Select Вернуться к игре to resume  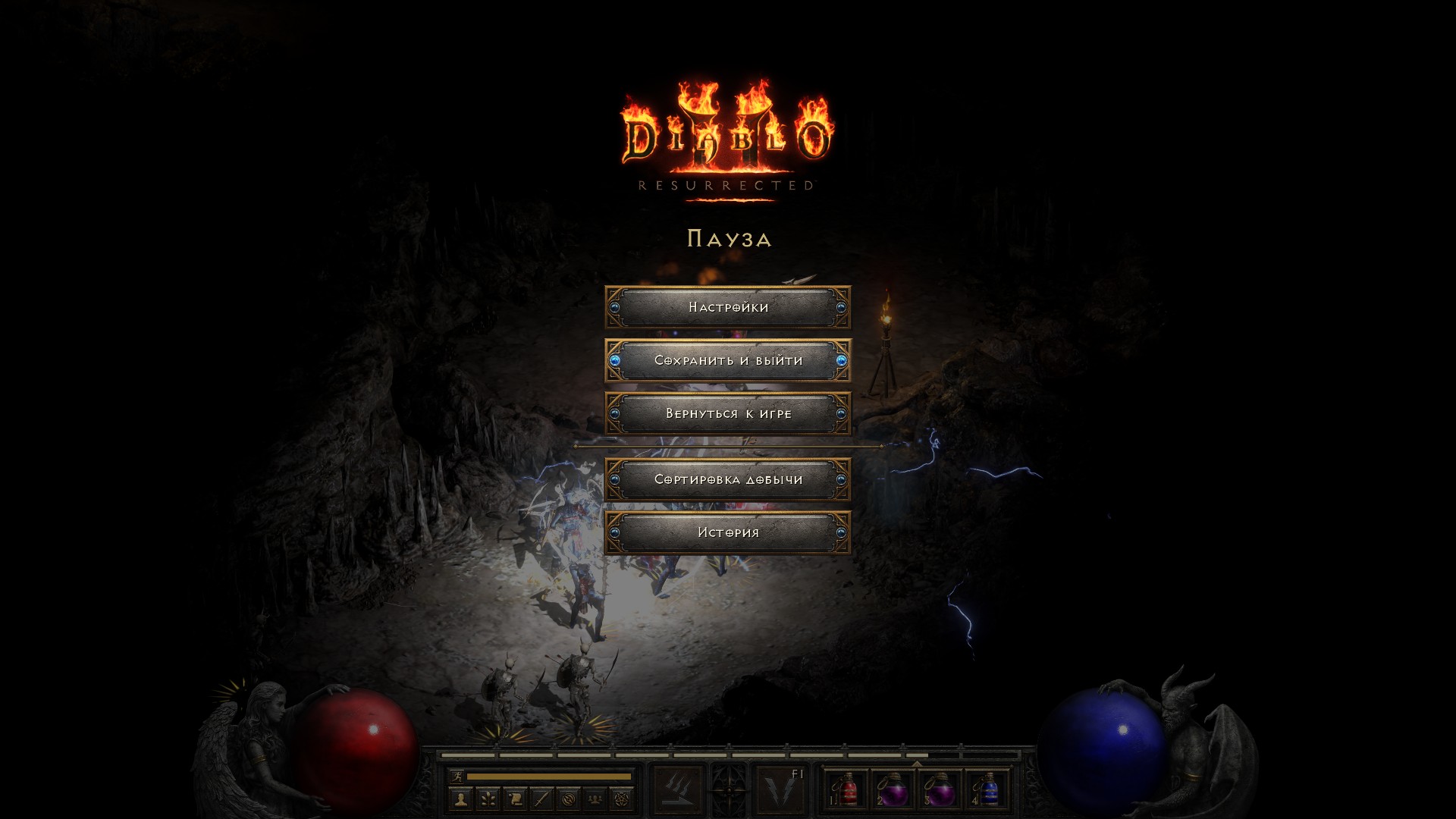(728, 413)
